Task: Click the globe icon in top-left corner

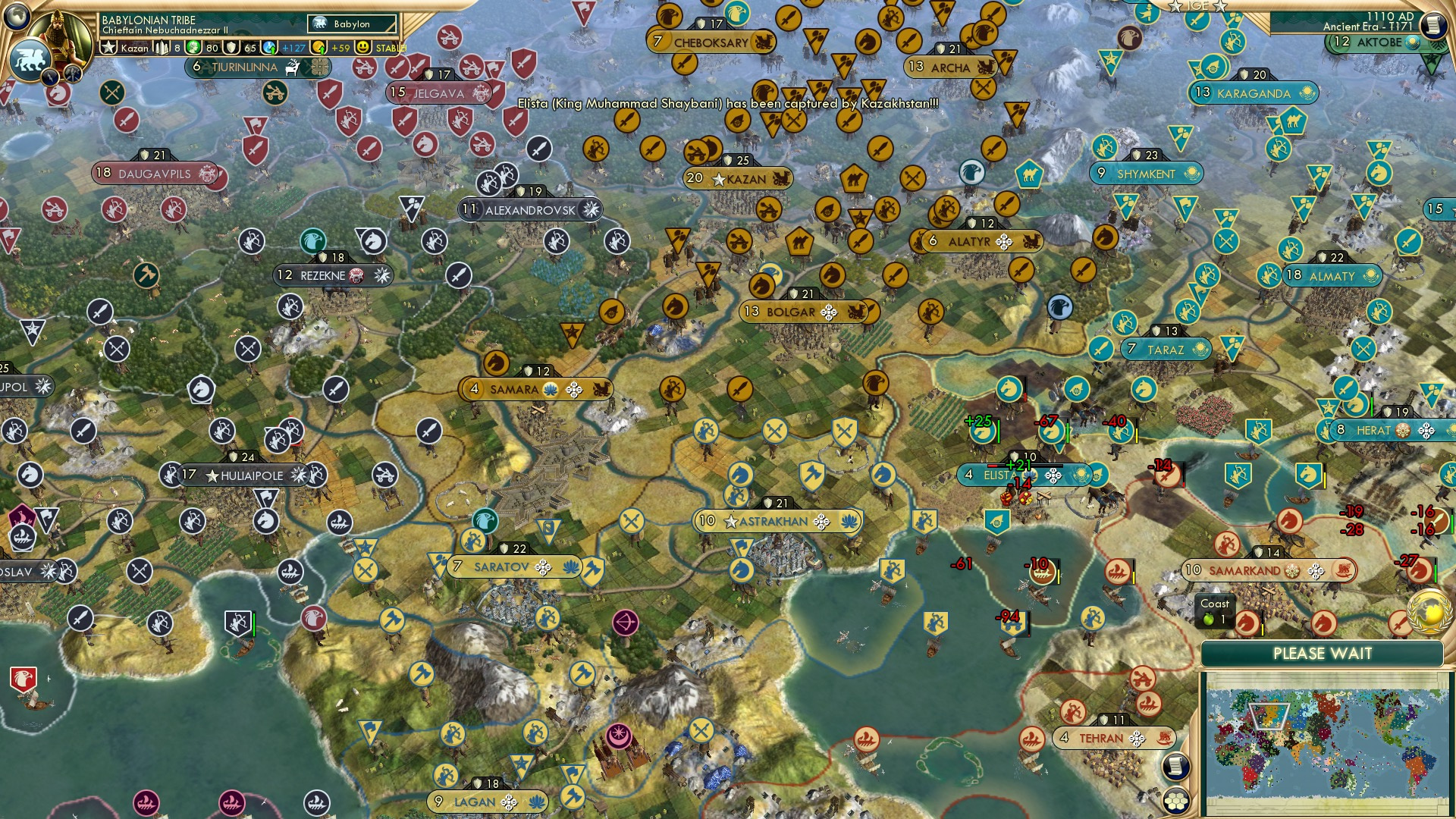Action: (x=16, y=17)
